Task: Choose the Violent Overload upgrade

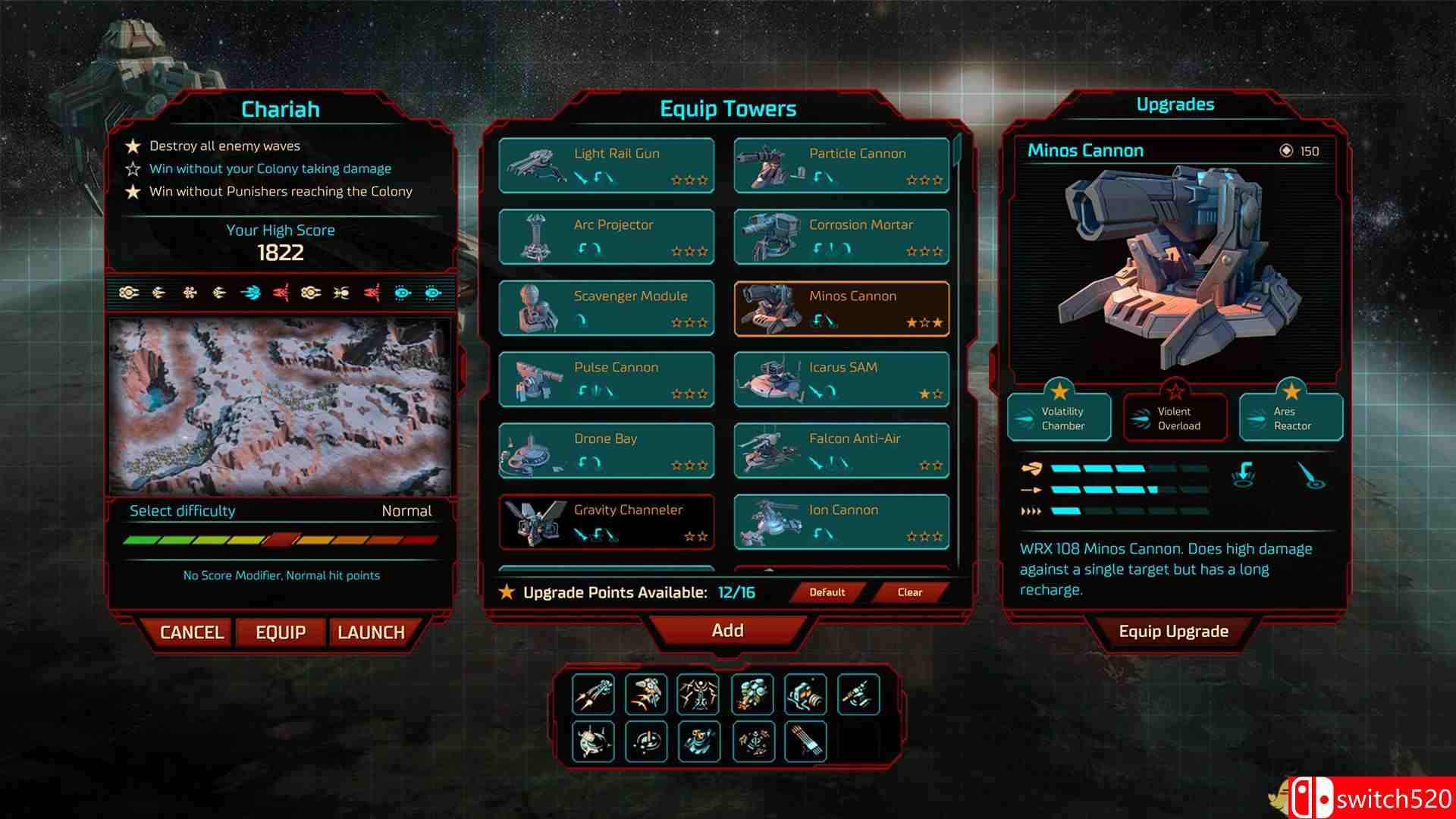Action: 1175,418
